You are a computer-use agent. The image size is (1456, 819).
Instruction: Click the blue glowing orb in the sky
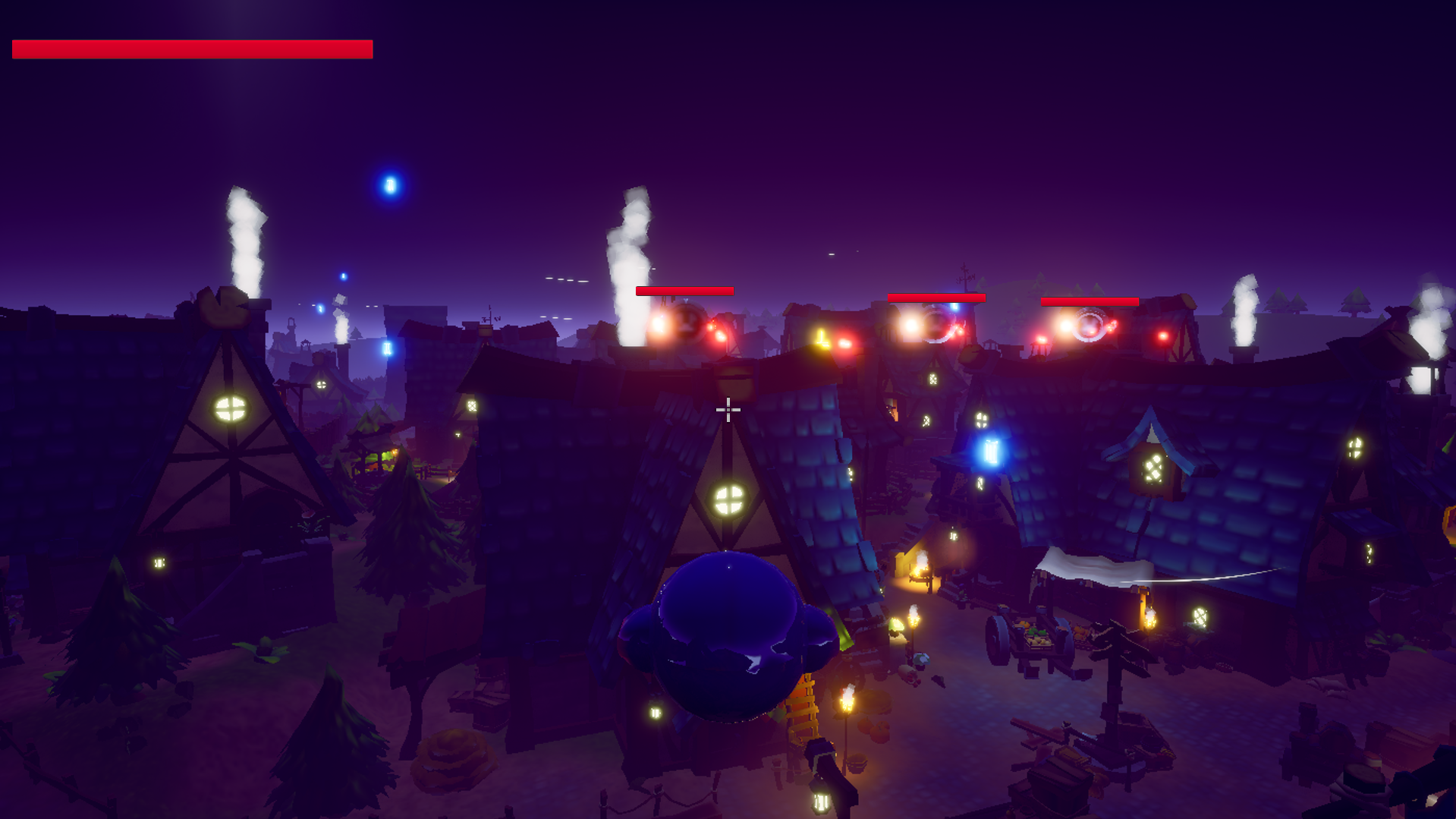[390, 183]
